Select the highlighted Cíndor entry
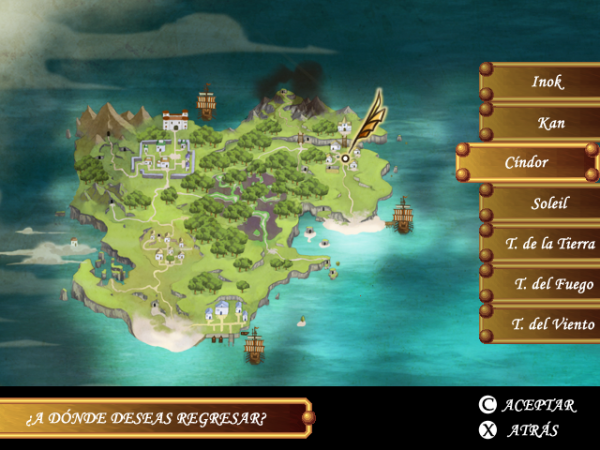 [x=527, y=162]
